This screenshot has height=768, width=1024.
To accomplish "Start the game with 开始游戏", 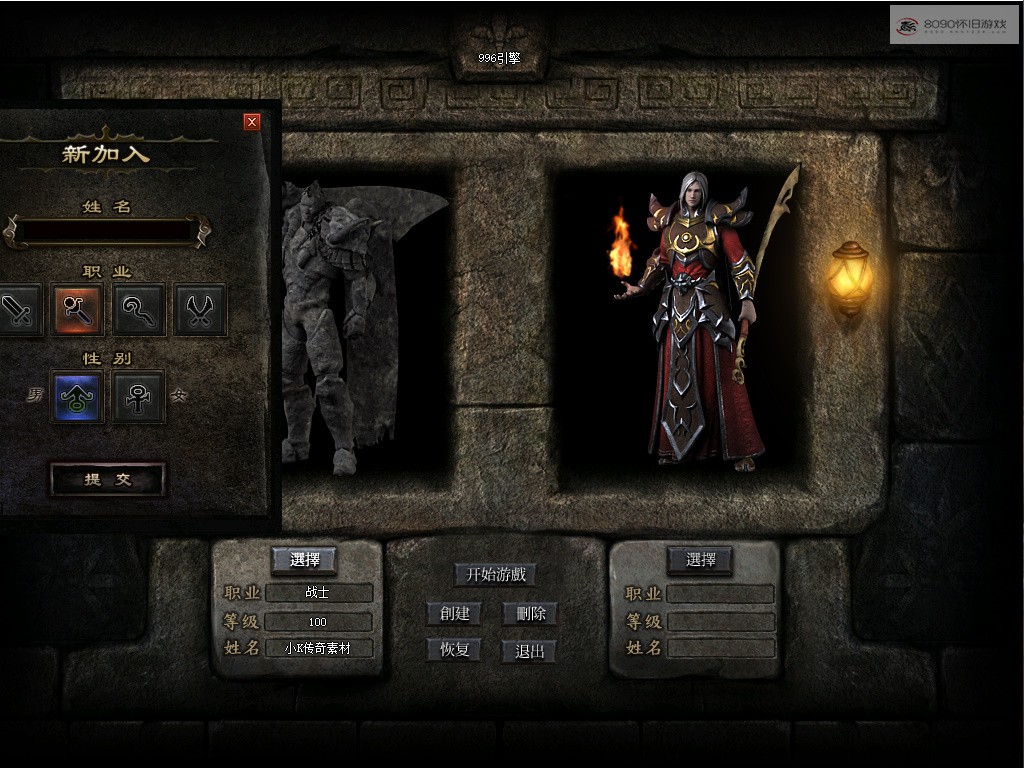I will pyautogui.click(x=495, y=575).
